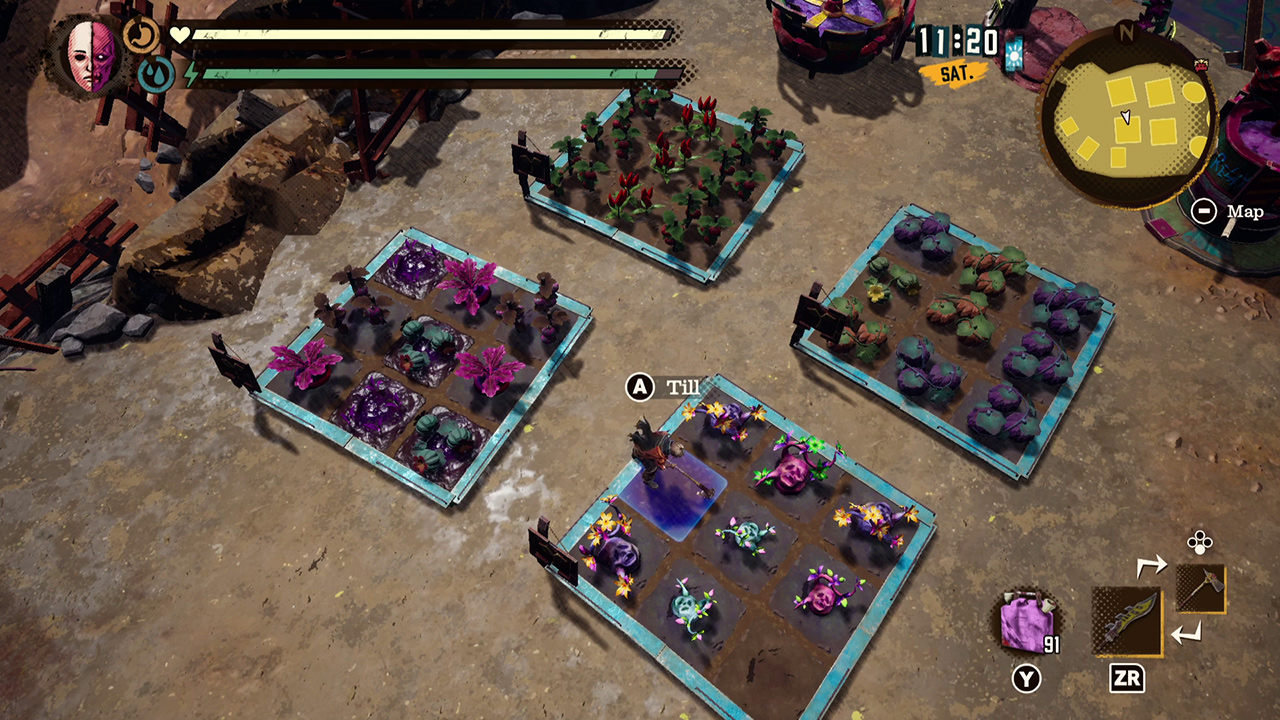Click the green stamina bar

pyautogui.click(x=420, y=73)
